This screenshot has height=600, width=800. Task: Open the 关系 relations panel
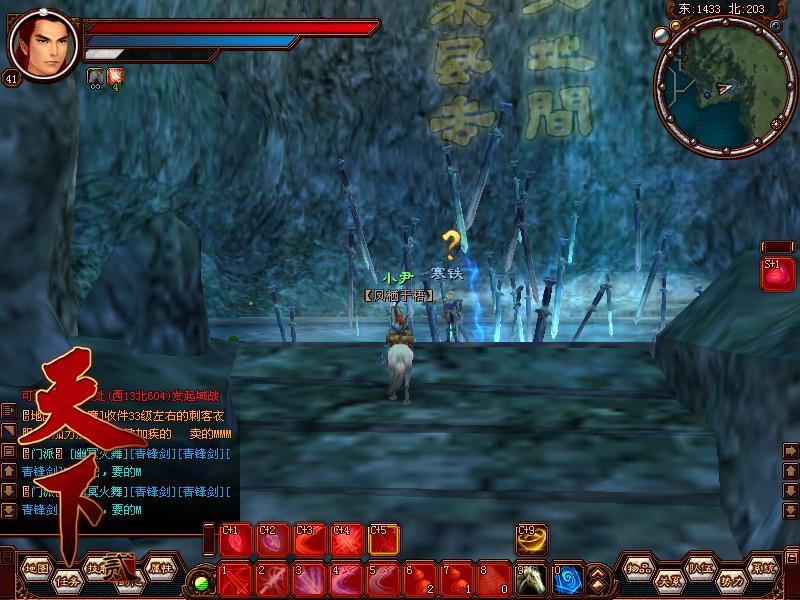(669, 580)
